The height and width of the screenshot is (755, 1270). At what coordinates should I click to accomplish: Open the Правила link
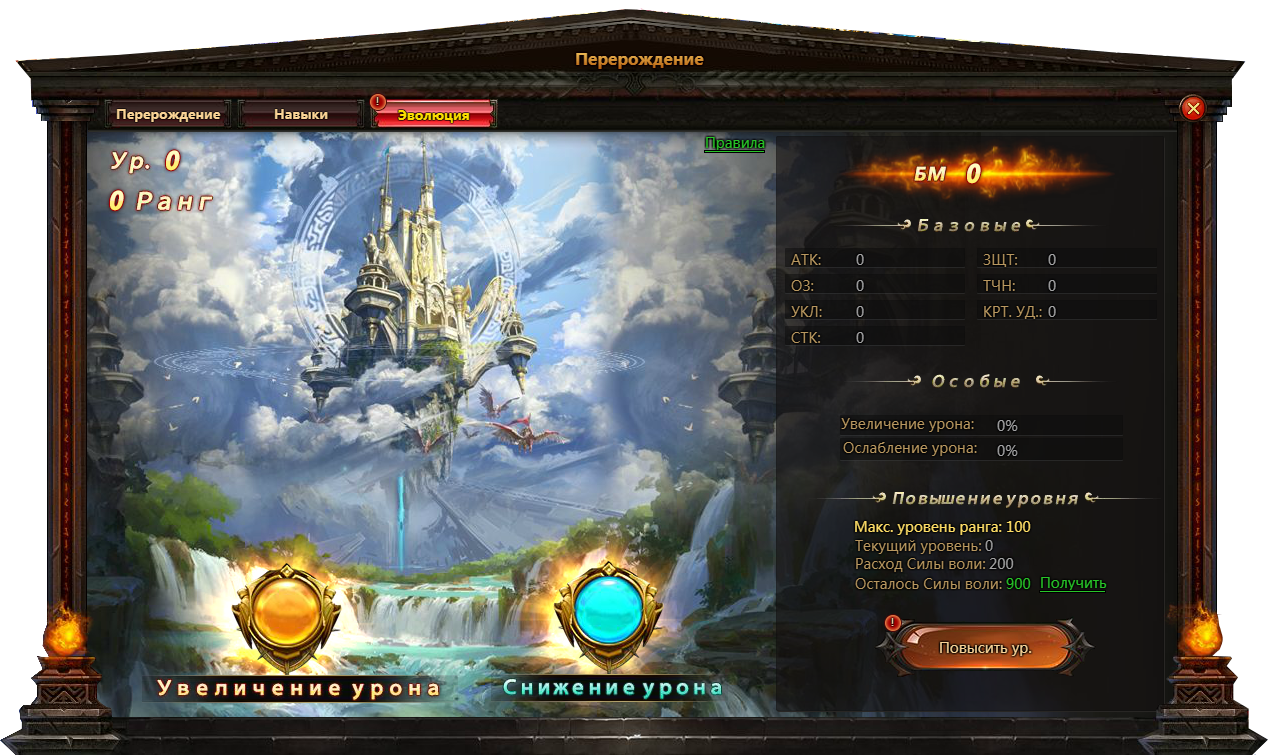coord(734,144)
